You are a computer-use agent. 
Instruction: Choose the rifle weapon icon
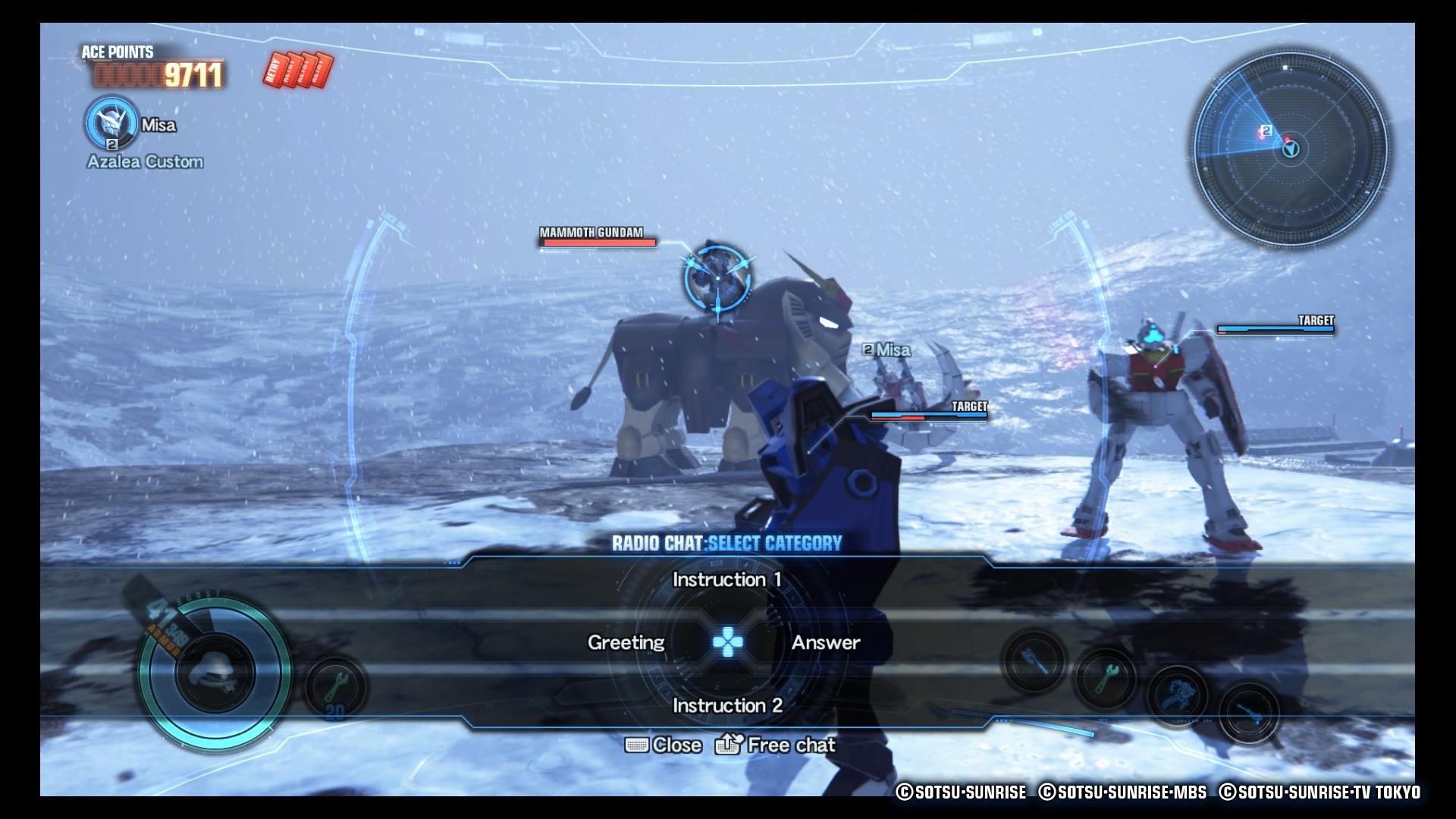1248,714
